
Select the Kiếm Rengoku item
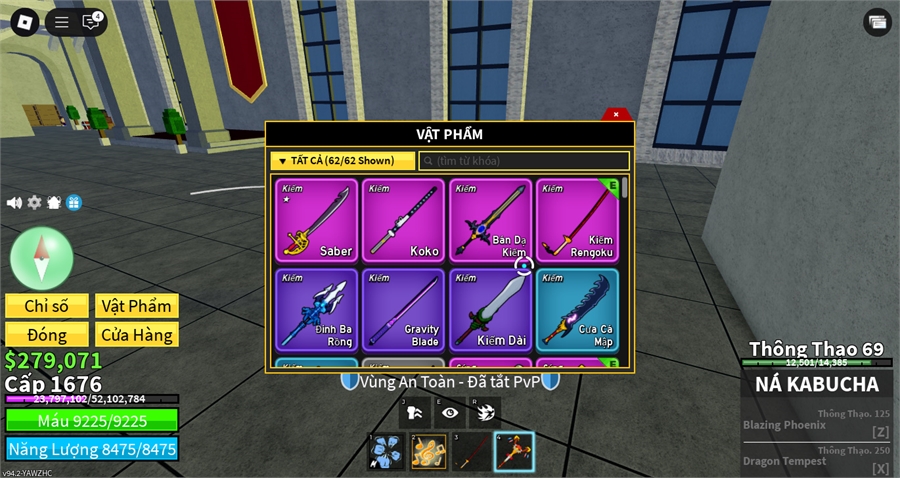[577, 221]
